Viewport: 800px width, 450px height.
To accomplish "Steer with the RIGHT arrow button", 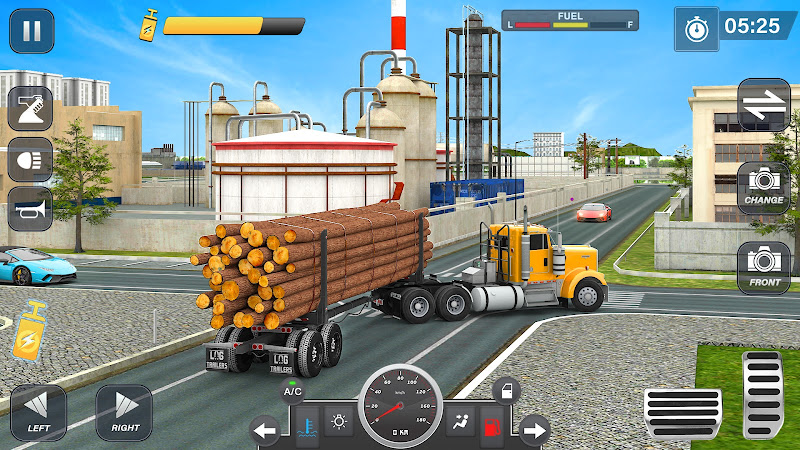I will tap(124, 413).
